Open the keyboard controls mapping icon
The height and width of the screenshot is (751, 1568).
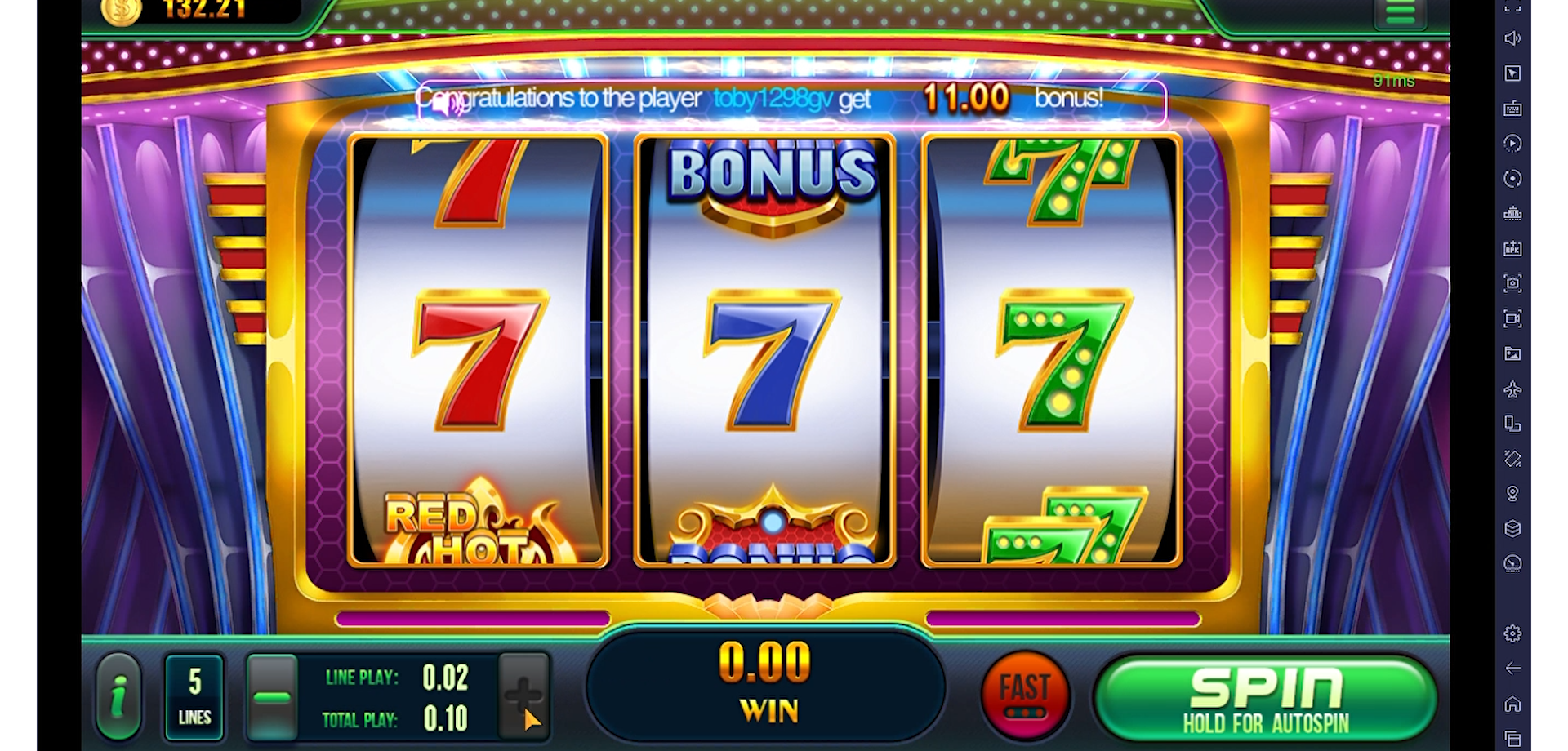1513,108
